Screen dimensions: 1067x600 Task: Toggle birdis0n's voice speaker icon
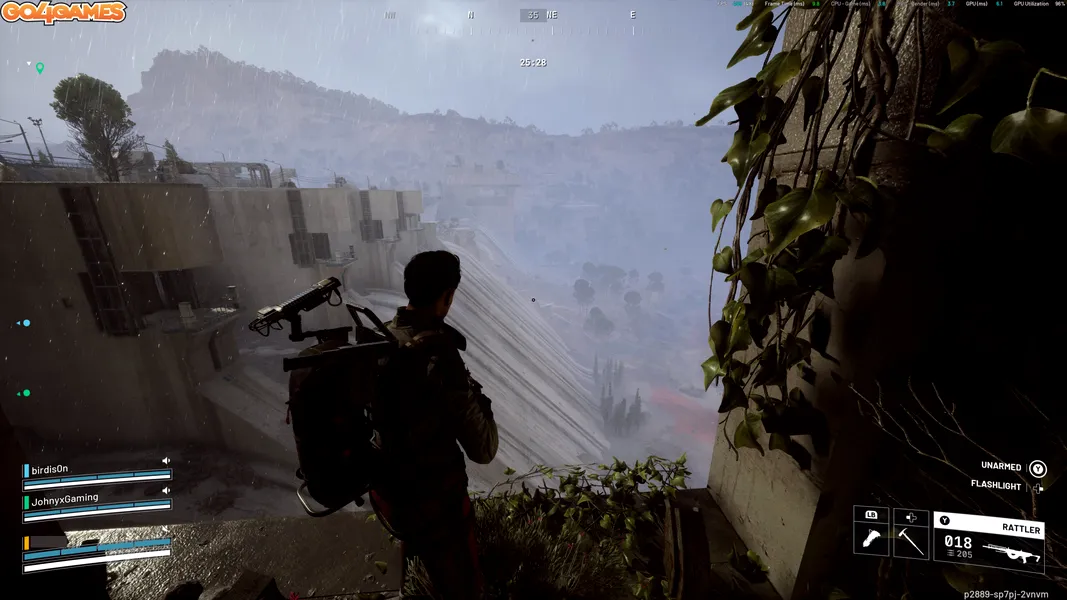click(x=166, y=461)
